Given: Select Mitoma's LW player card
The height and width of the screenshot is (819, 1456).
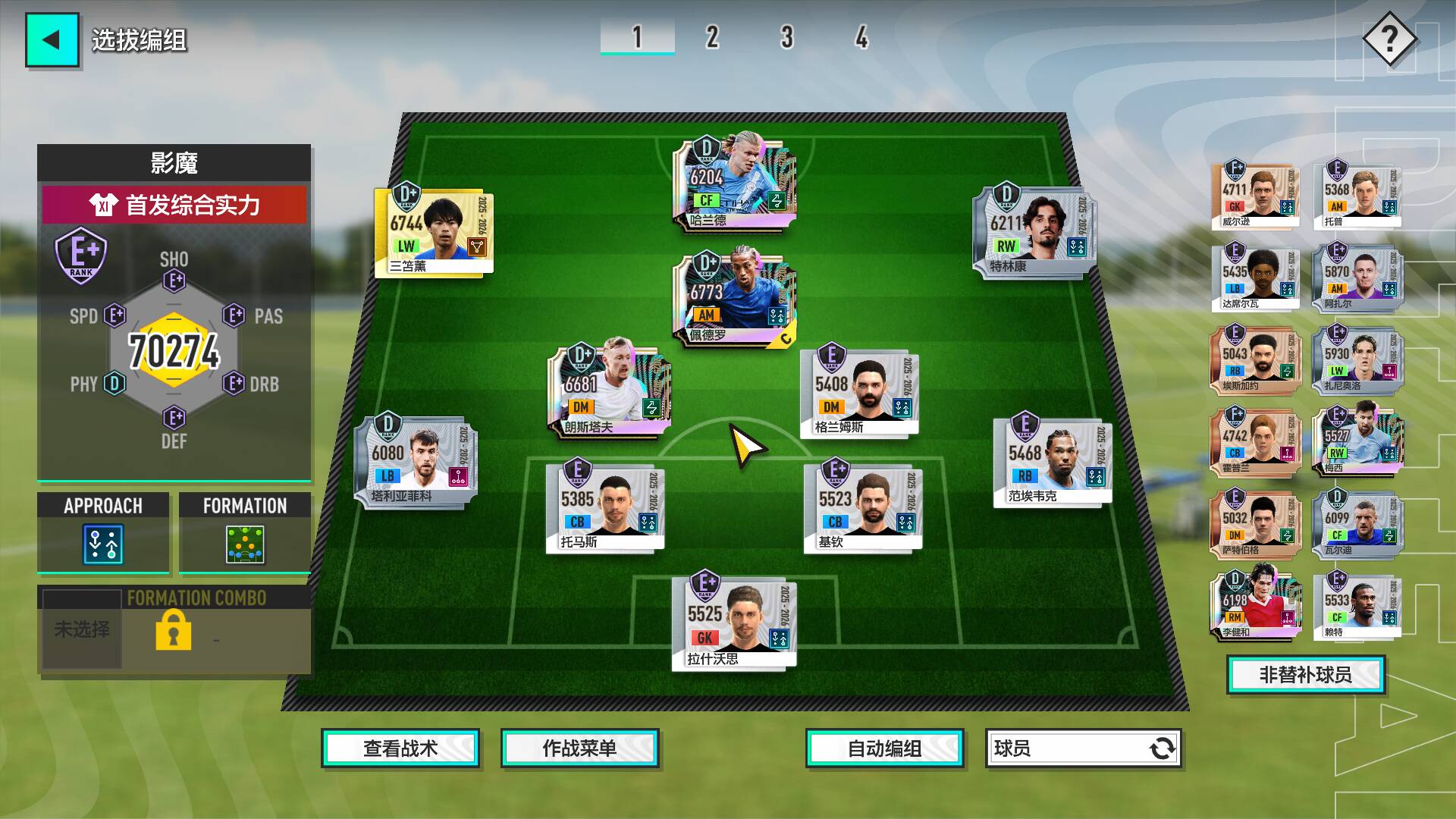Looking at the screenshot, I should [x=434, y=232].
